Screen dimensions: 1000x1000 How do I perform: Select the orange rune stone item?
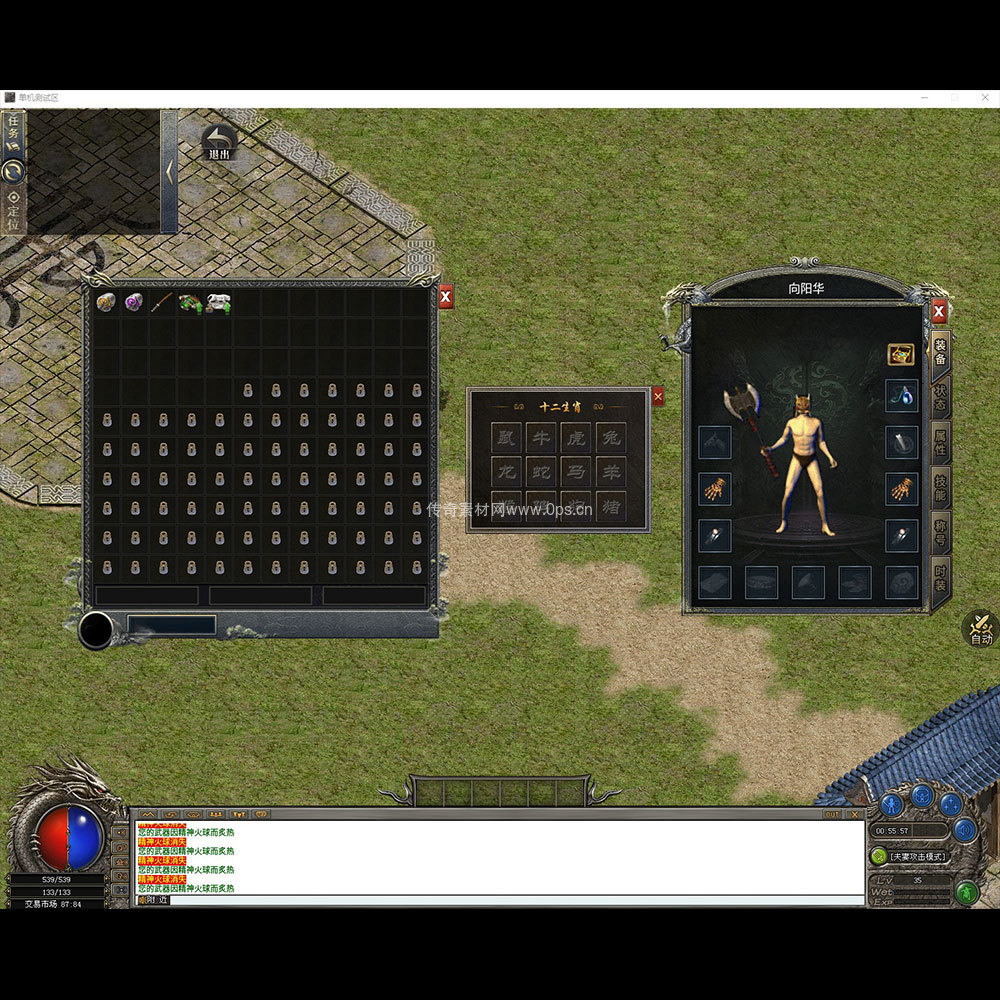pyautogui.click(x=106, y=302)
